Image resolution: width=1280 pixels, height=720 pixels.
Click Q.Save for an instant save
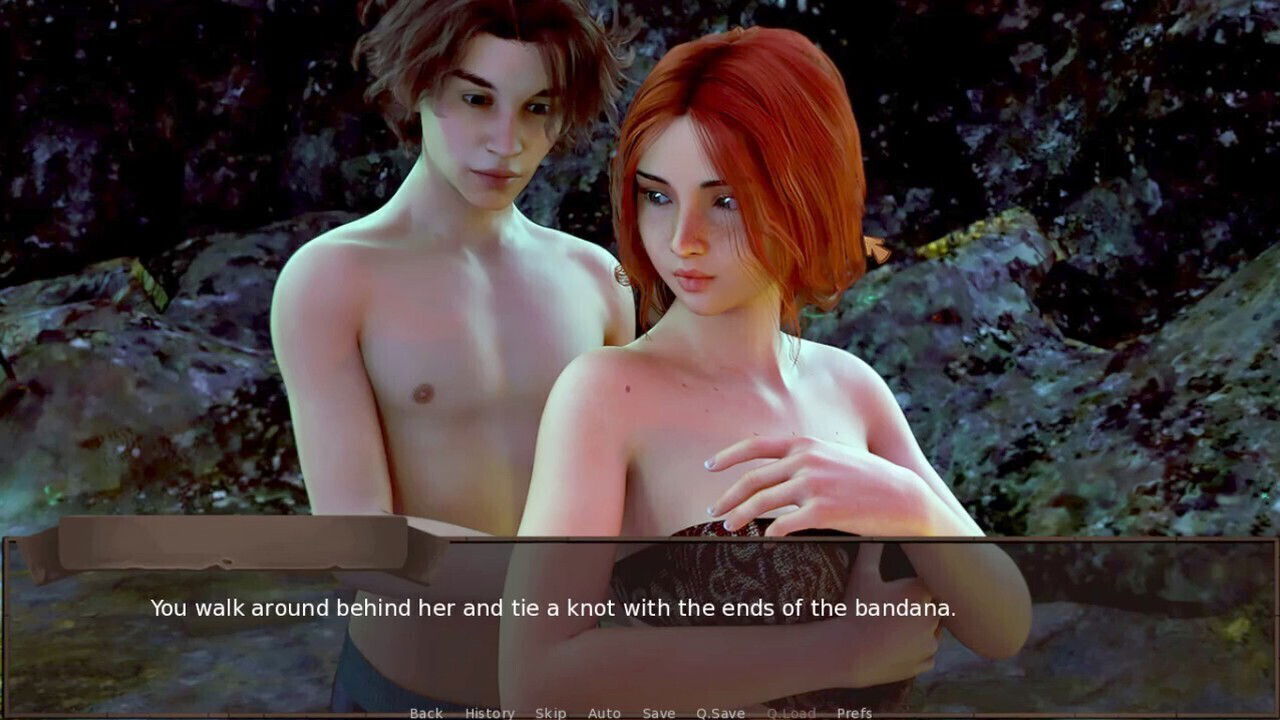coord(721,713)
